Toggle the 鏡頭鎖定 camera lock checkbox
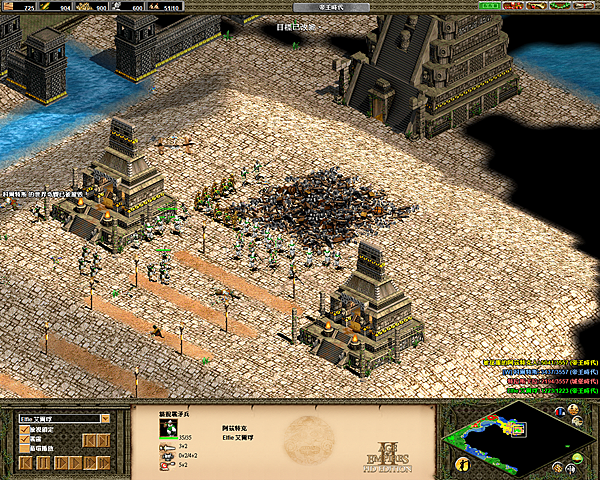600x480 pixels. pyautogui.click(x=25, y=430)
